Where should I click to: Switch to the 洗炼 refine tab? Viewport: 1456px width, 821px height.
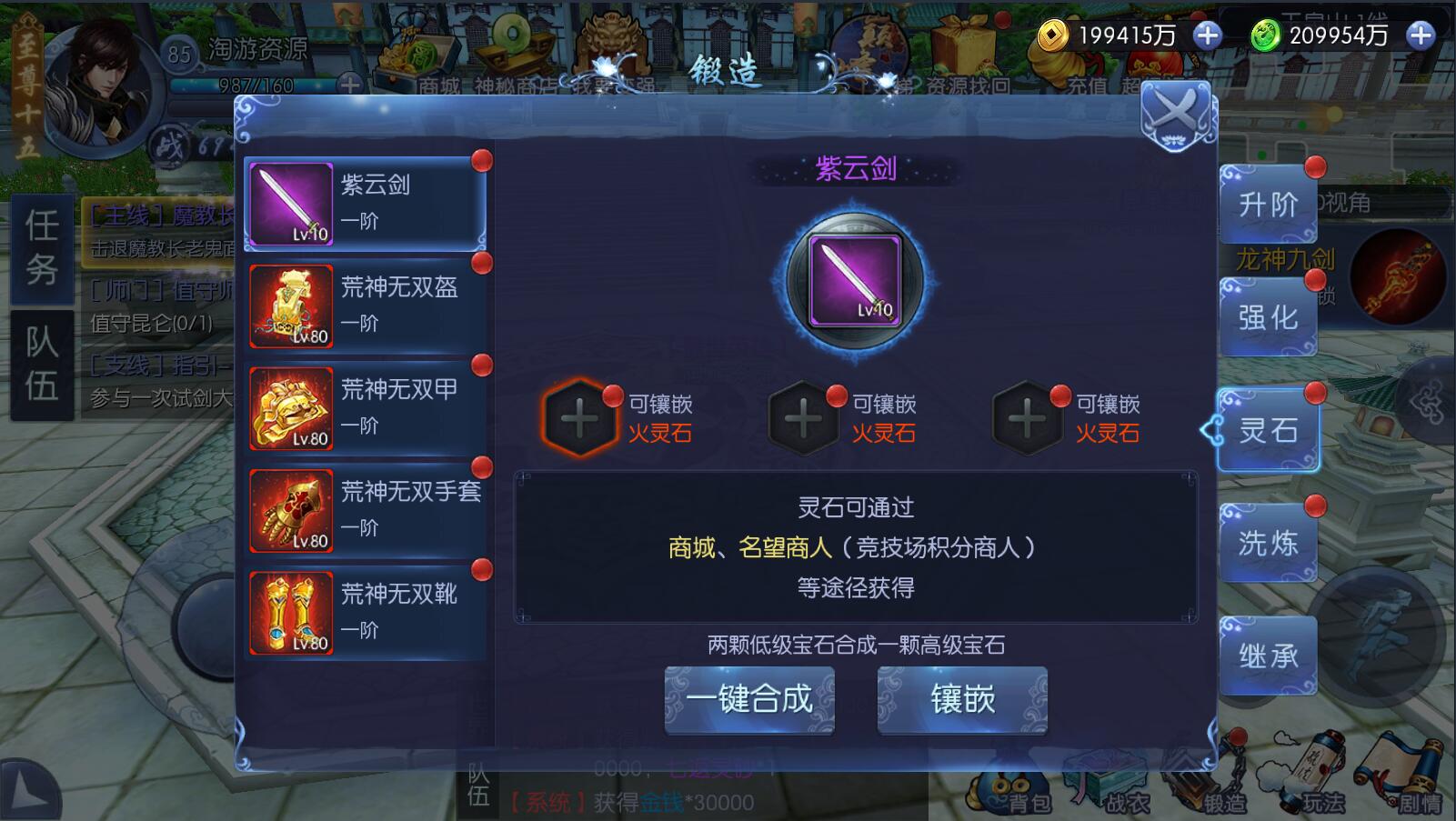pos(1269,541)
